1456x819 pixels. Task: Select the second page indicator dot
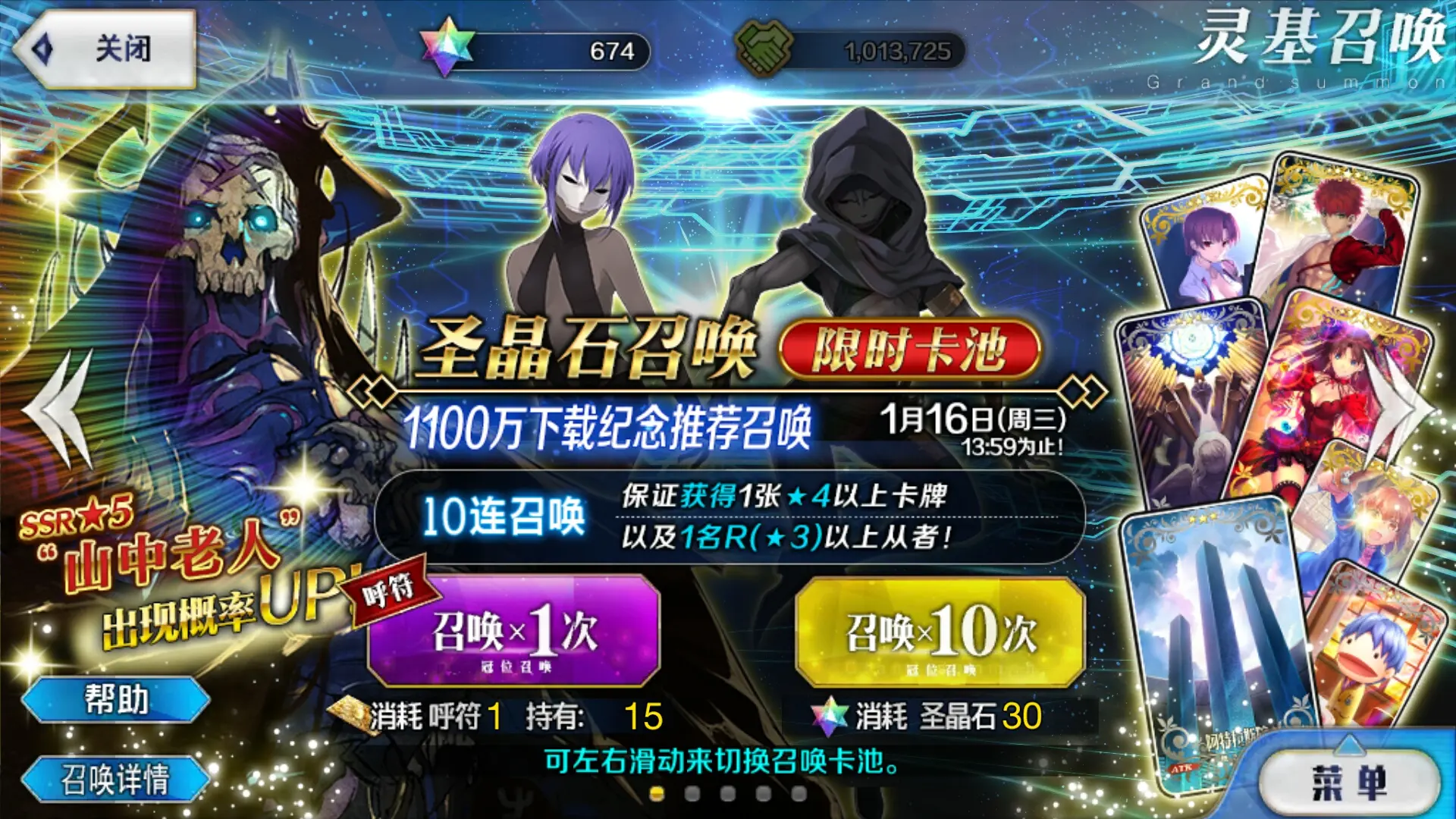click(692, 794)
